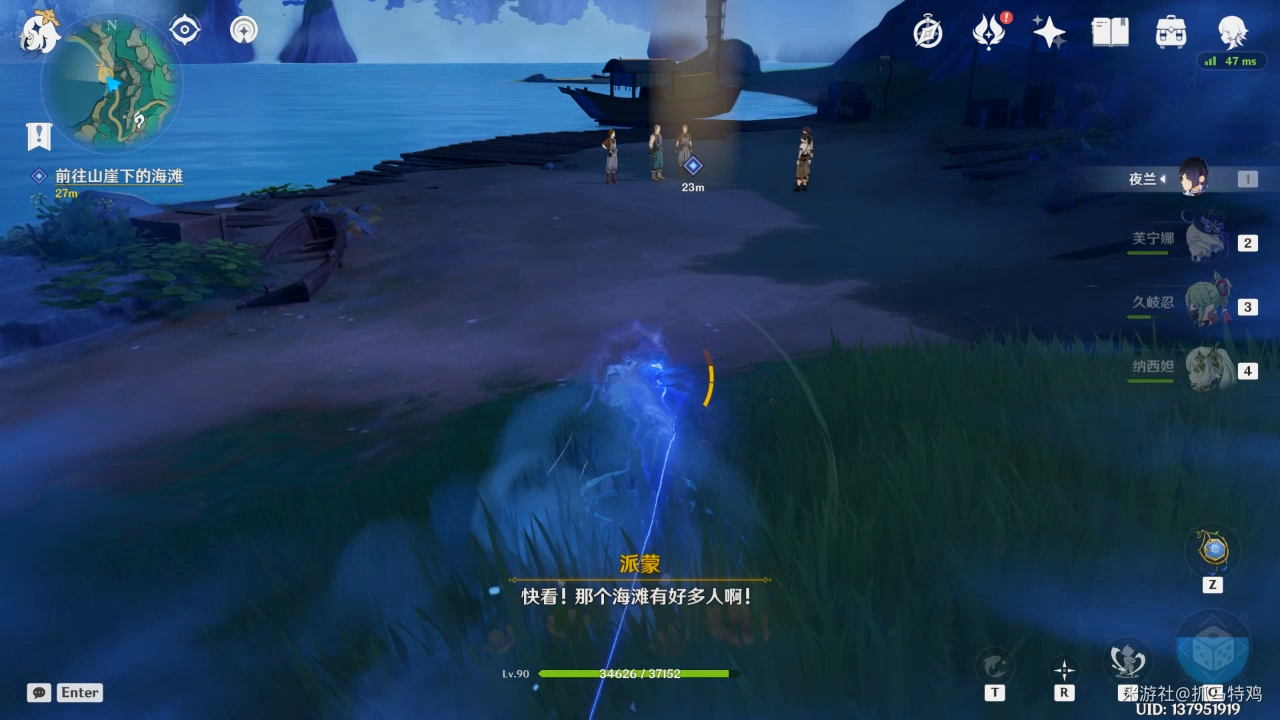Open the Events sparkle star icon
The width and height of the screenshot is (1280, 720).
point(1048,31)
